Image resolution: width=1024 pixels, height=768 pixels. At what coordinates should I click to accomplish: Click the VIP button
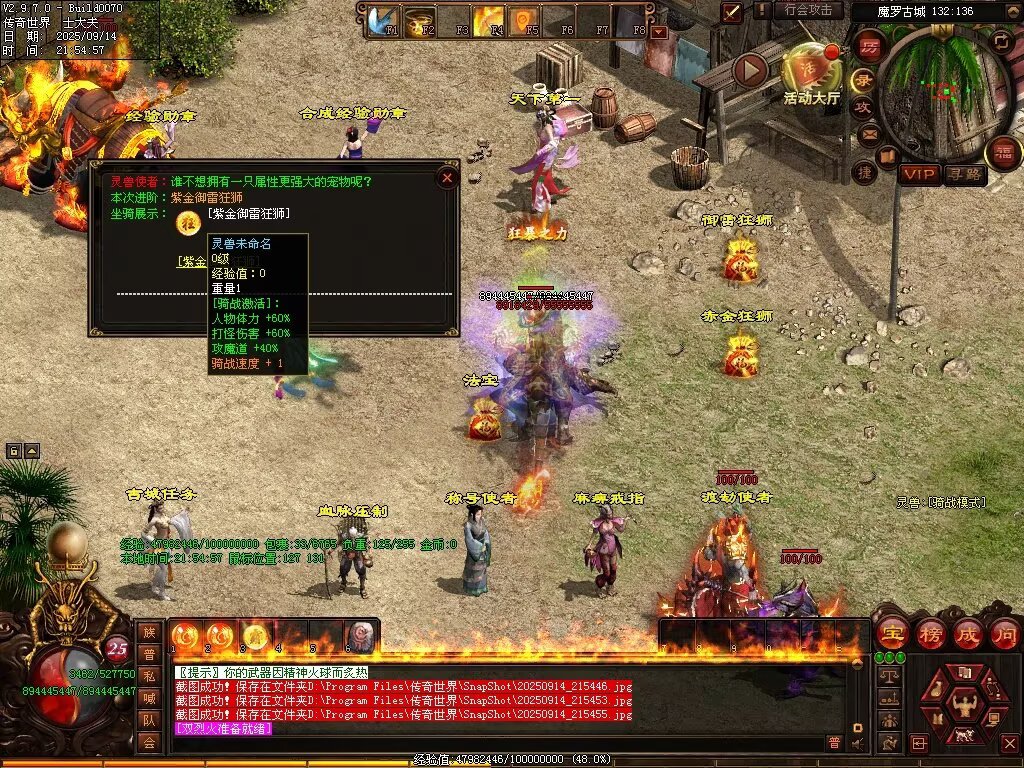(919, 175)
